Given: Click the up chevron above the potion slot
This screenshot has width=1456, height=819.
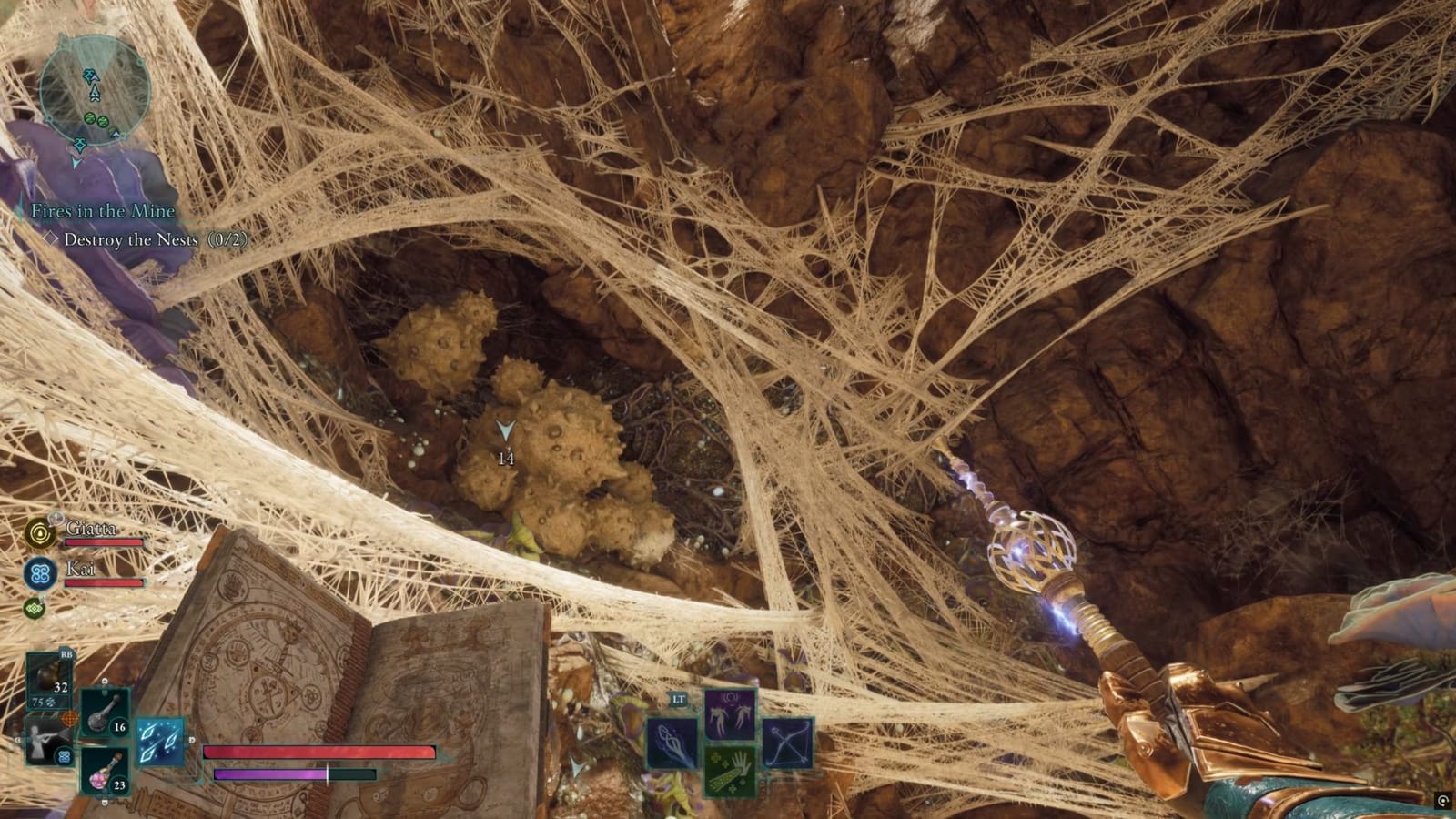Looking at the screenshot, I should (x=103, y=679).
